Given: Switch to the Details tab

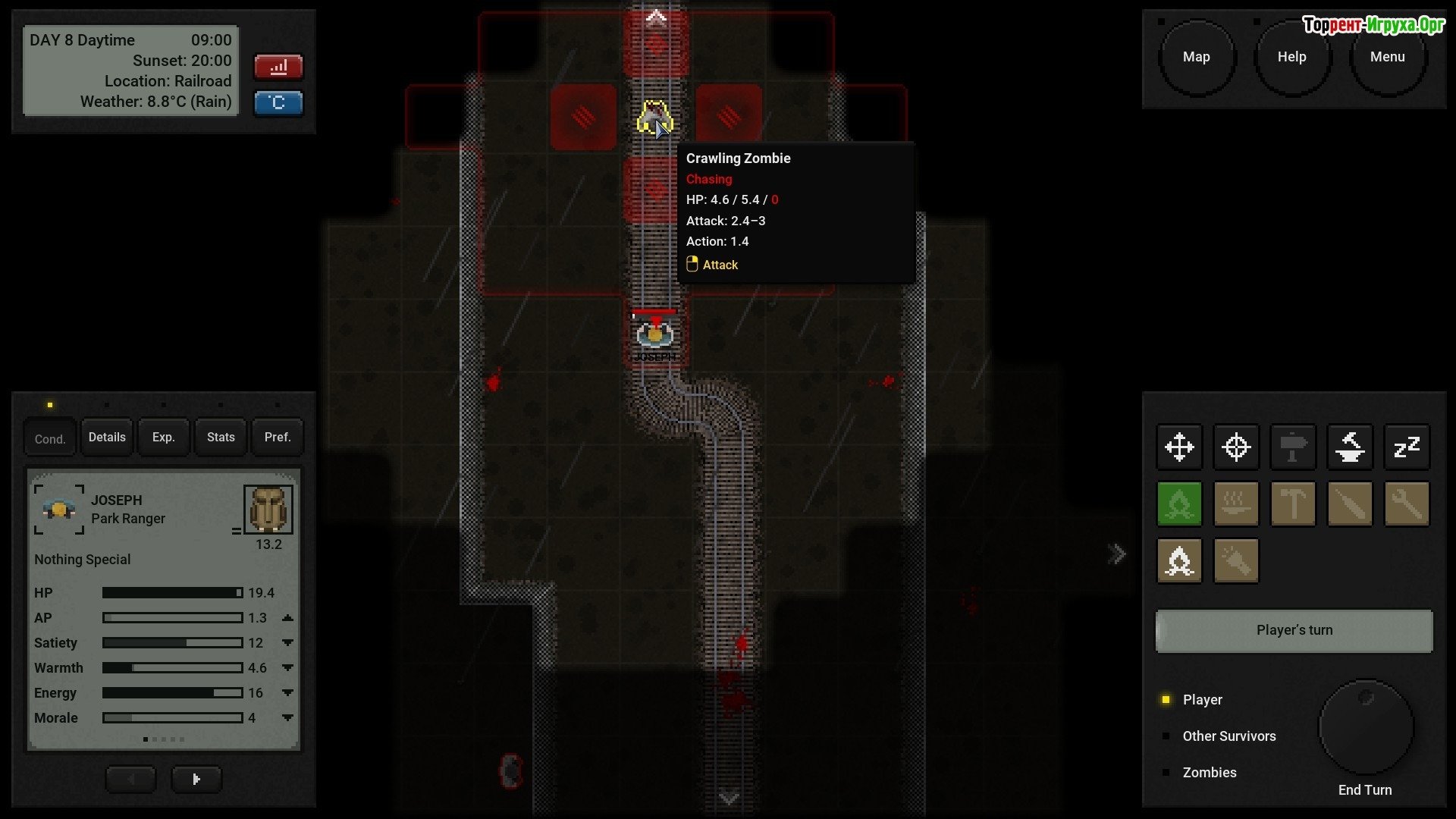Looking at the screenshot, I should 107,438.
